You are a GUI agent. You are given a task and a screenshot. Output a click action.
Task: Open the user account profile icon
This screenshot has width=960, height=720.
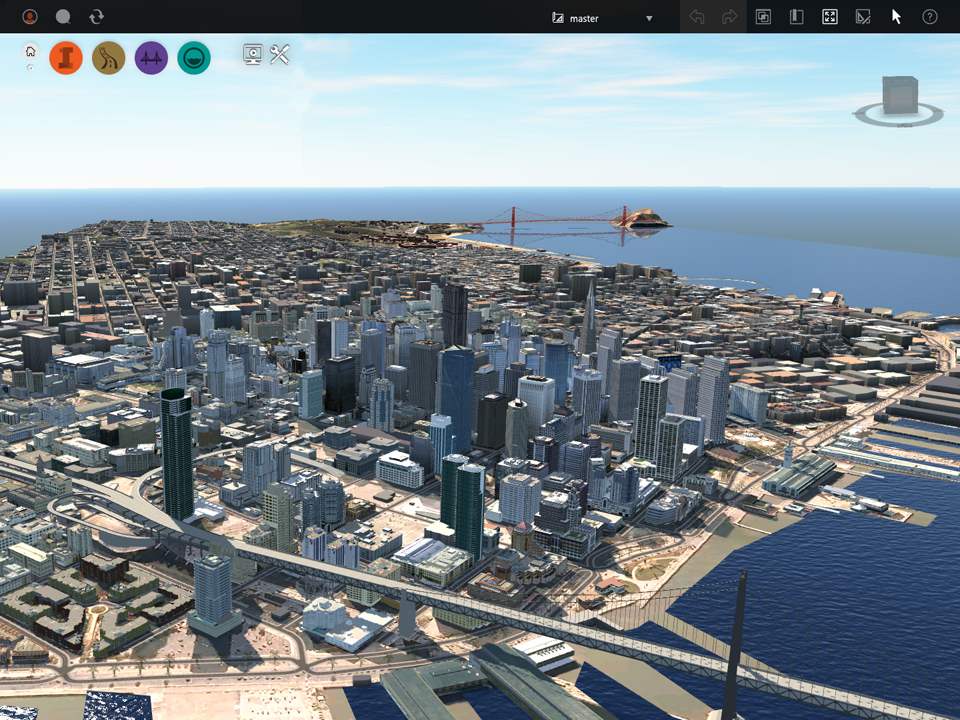coord(30,17)
